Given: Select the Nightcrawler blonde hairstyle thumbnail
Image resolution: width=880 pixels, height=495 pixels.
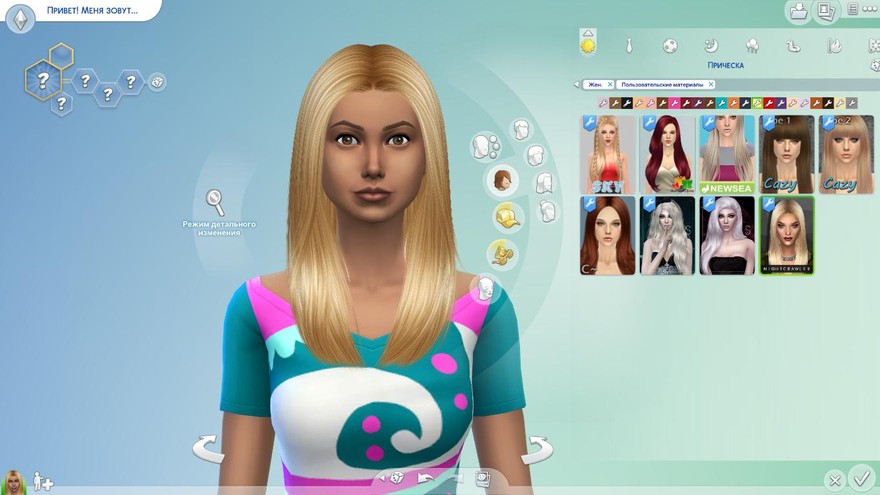Looking at the screenshot, I should [x=787, y=235].
